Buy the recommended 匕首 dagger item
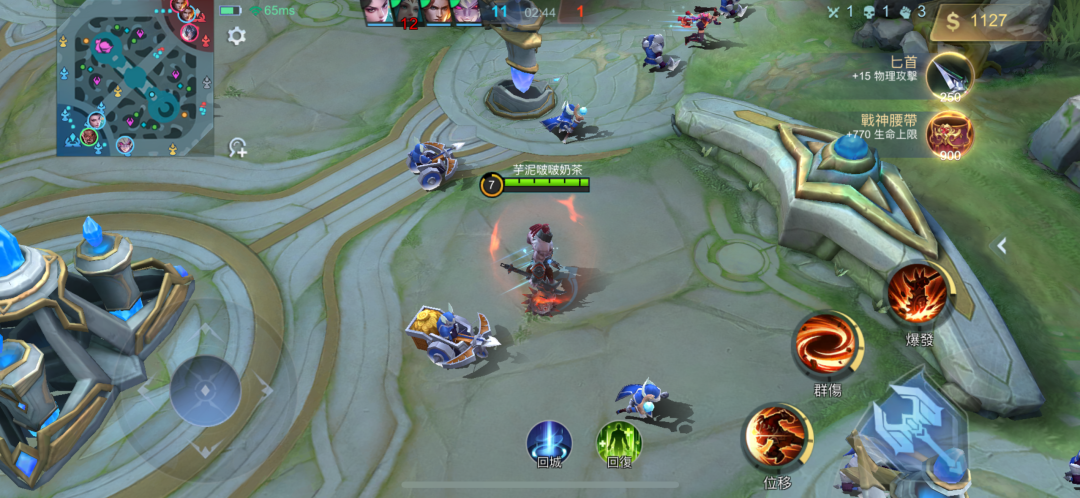The width and height of the screenshot is (1080, 498). pos(948,75)
